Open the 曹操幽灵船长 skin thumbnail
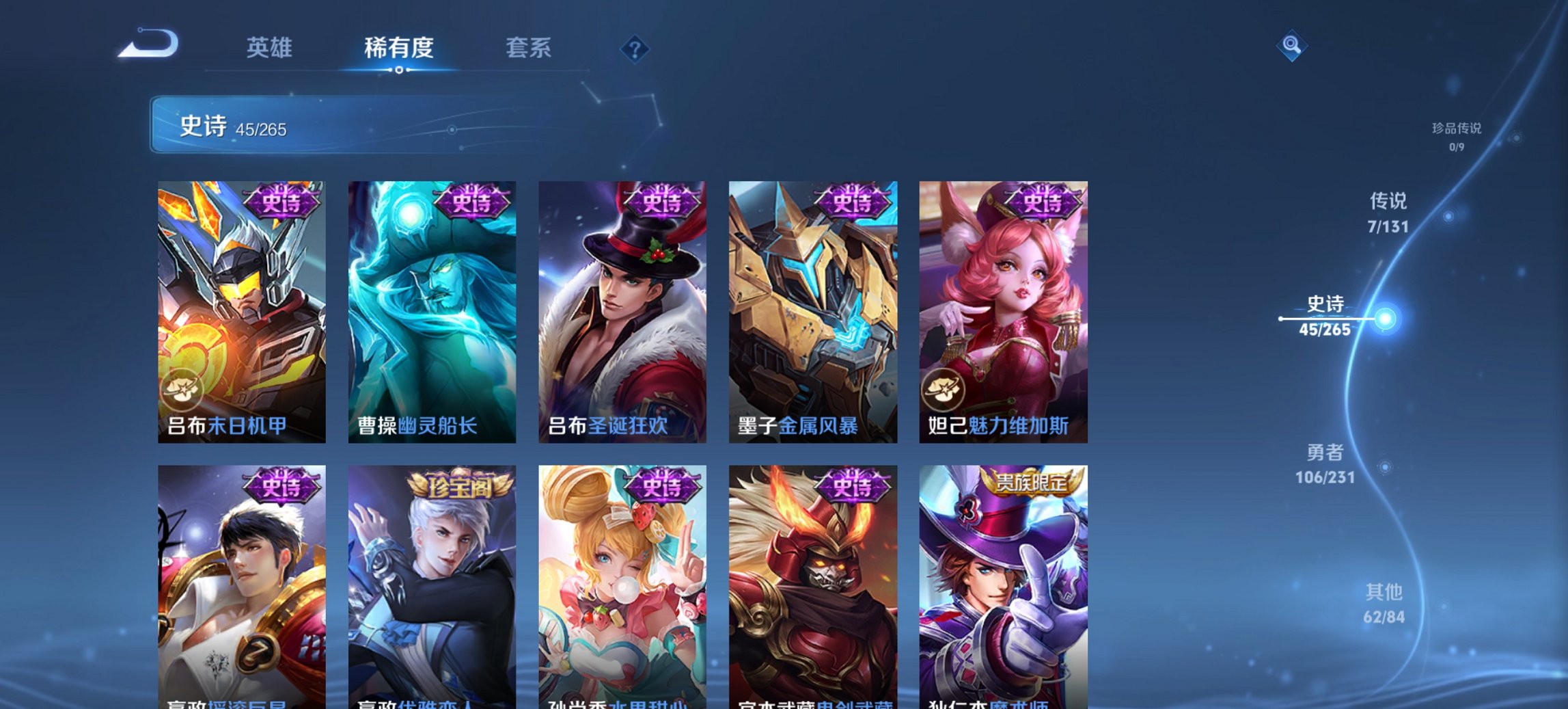This screenshot has width=1568, height=709. 432,311
